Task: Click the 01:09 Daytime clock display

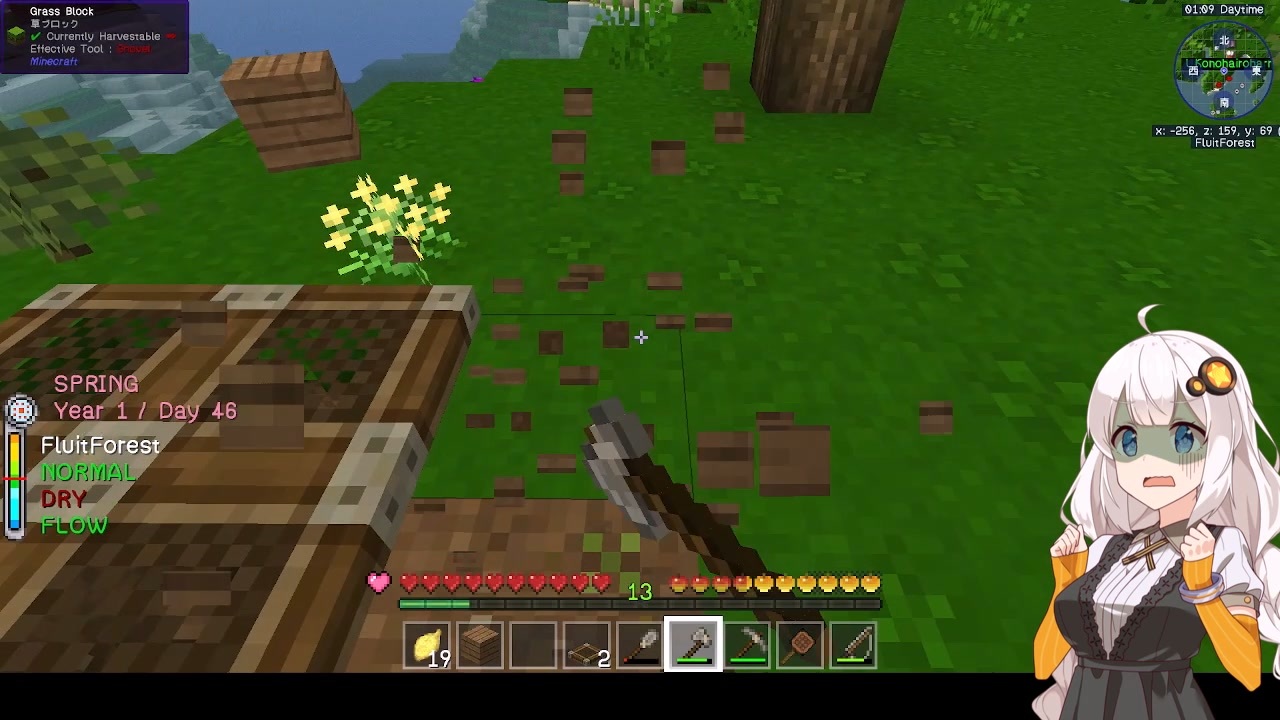Action: point(1226,9)
